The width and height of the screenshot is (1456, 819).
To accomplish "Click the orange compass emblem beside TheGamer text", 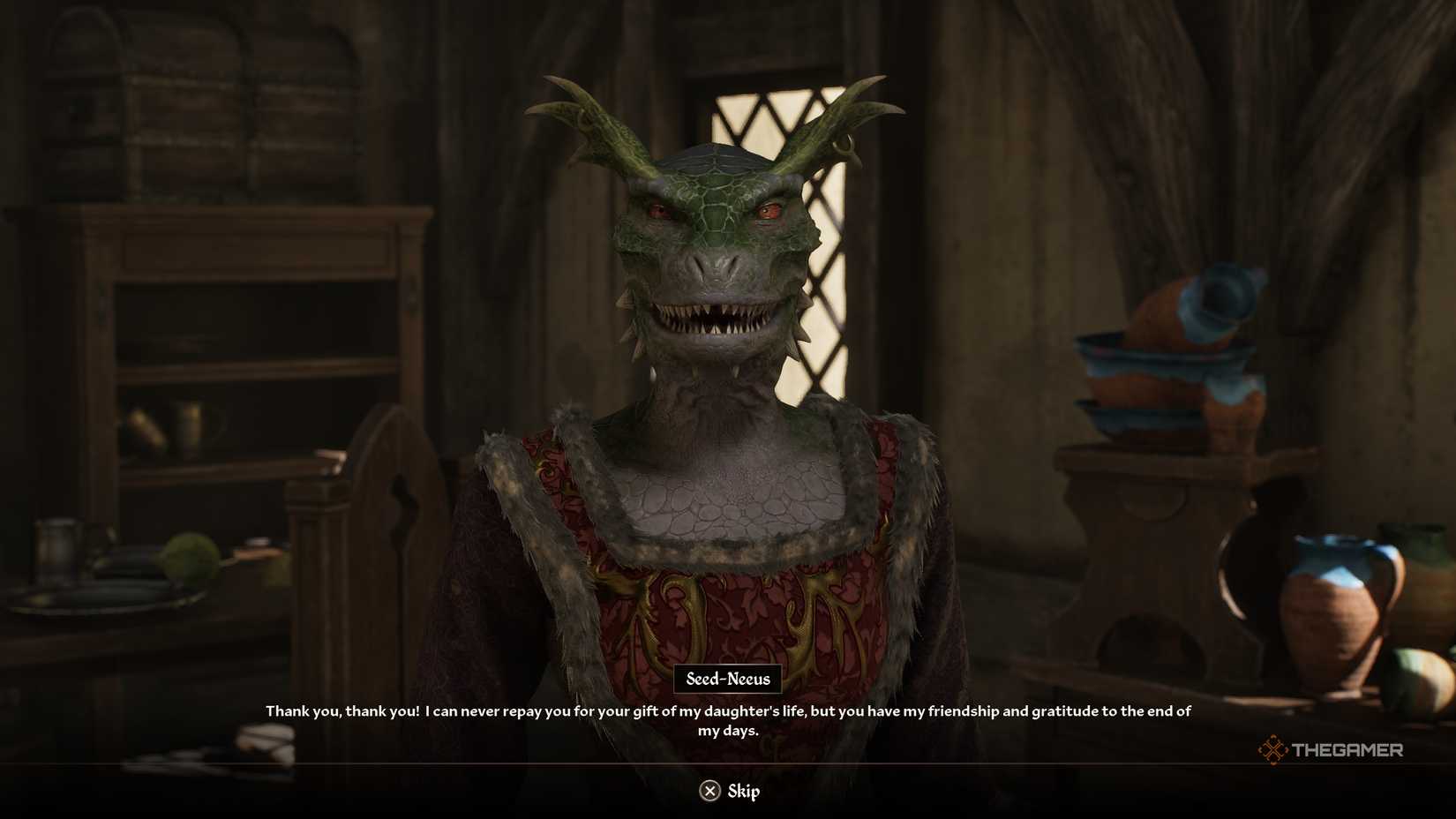I will [1273, 749].
